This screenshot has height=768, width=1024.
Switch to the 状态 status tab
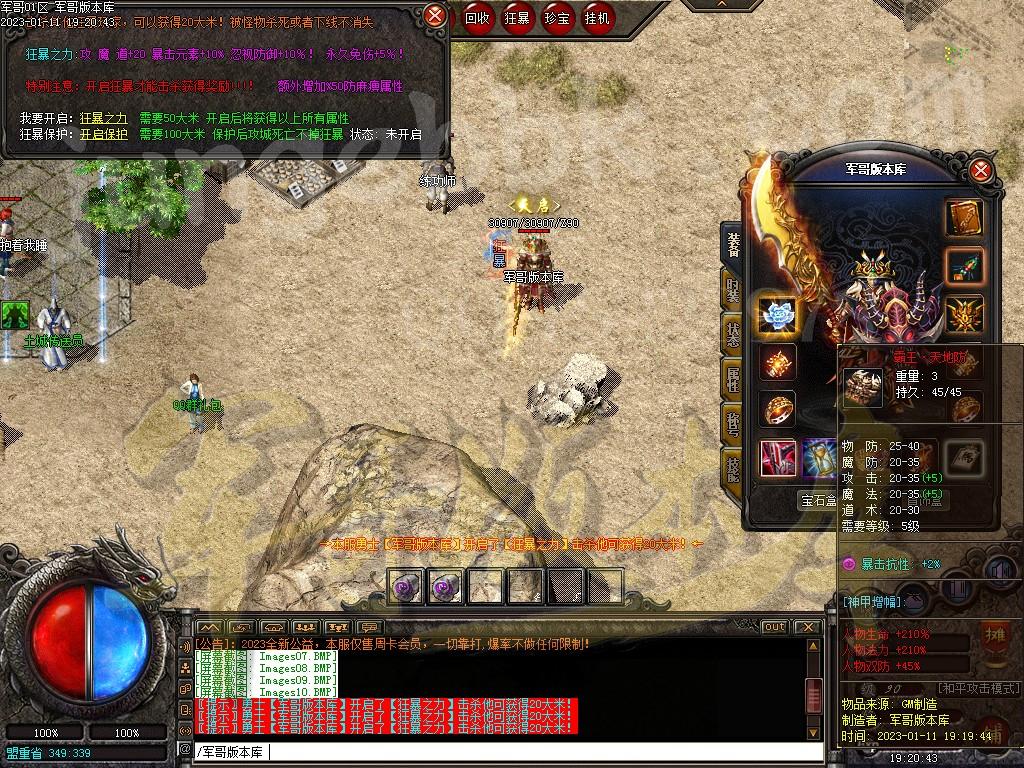click(x=732, y=335)
